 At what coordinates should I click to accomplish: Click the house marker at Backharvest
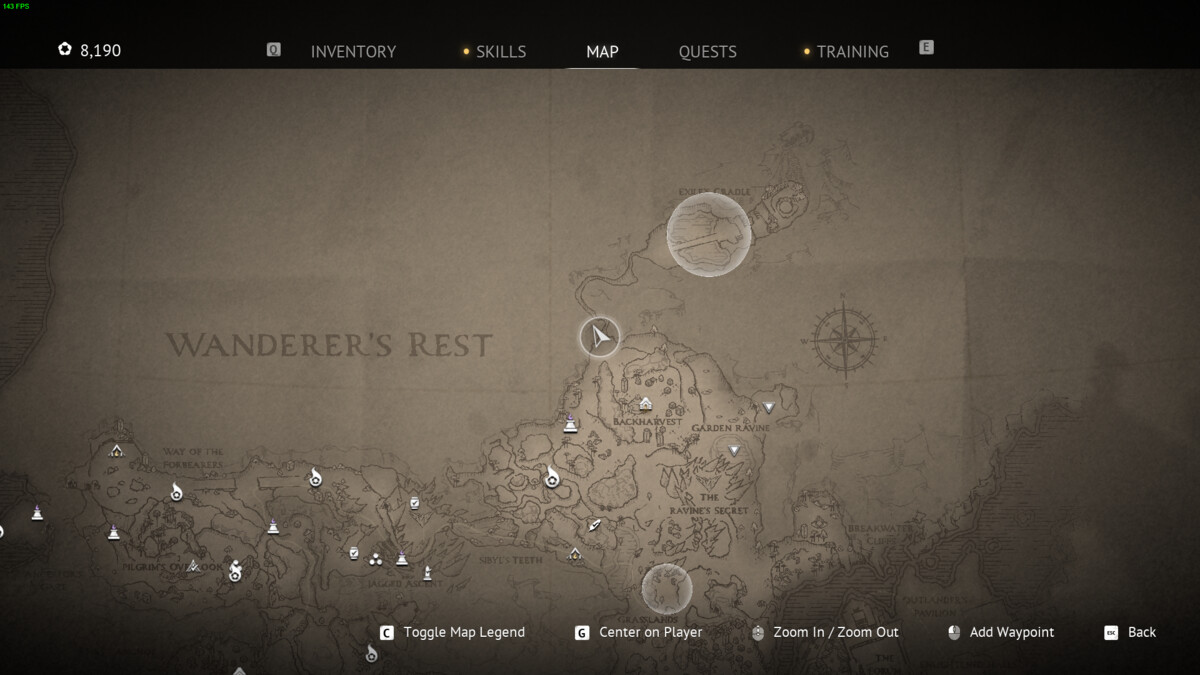pyautogui.click(x=645, y=404)
